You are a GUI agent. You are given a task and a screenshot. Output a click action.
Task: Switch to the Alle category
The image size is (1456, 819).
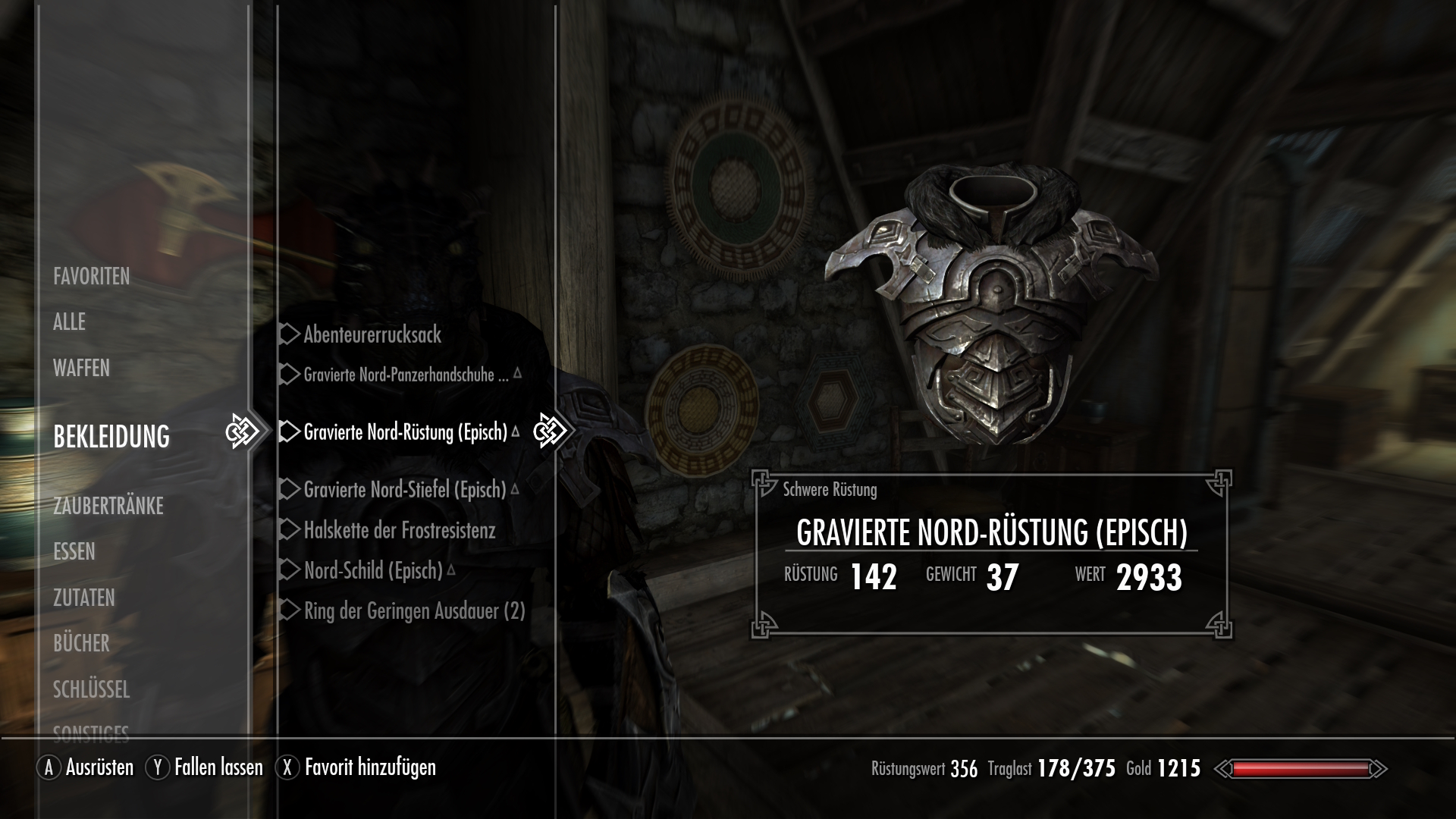tap(69, 322)
